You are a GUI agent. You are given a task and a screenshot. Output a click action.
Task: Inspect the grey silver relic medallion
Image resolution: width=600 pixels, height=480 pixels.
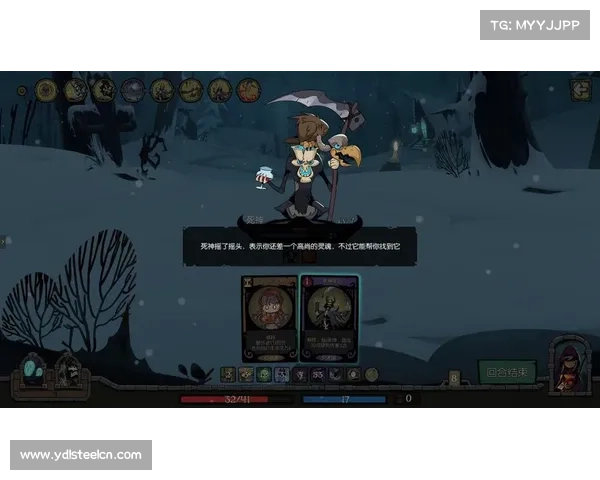(133, 90)
